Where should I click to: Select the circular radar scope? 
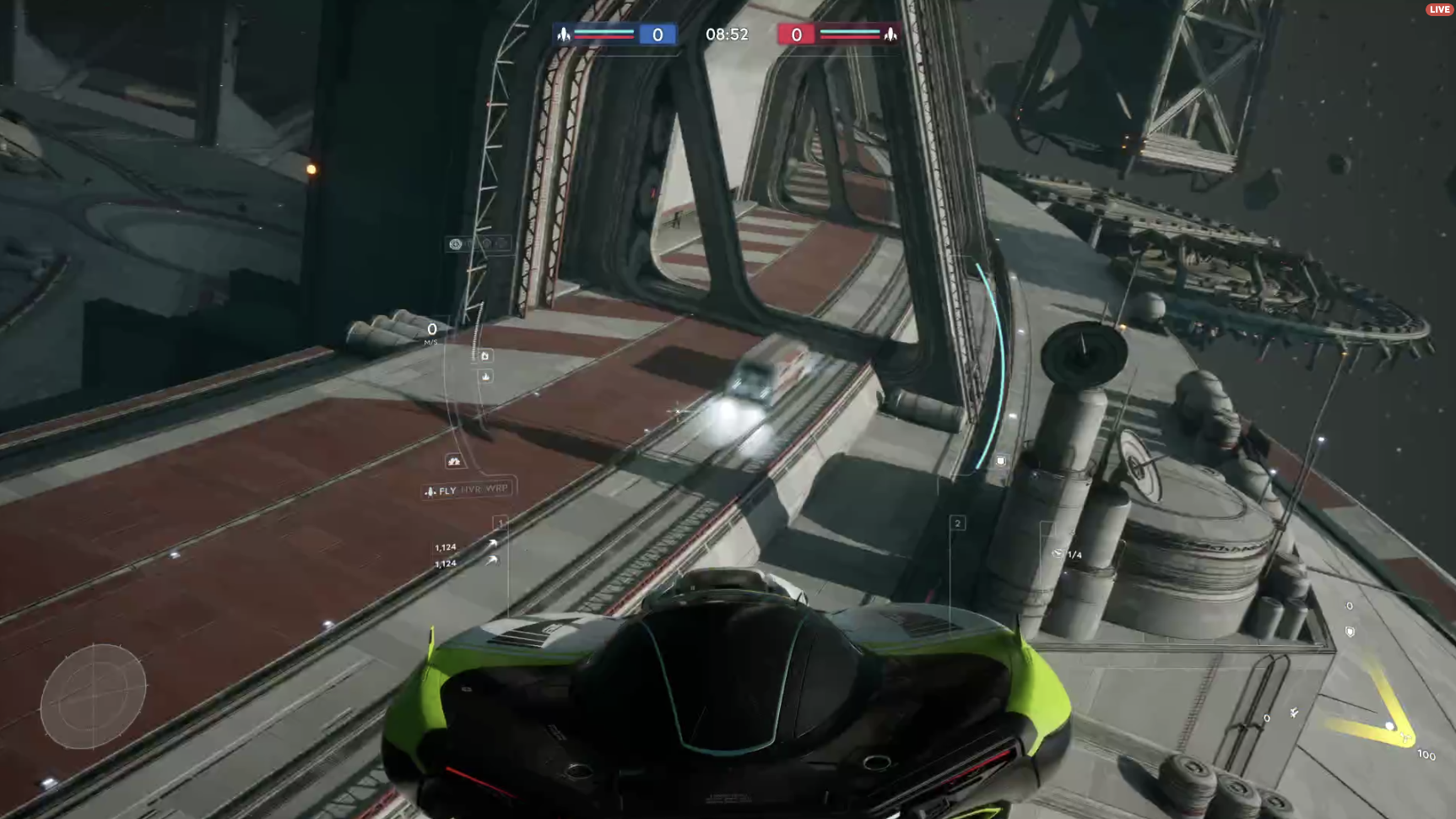(x=93, y=697)
